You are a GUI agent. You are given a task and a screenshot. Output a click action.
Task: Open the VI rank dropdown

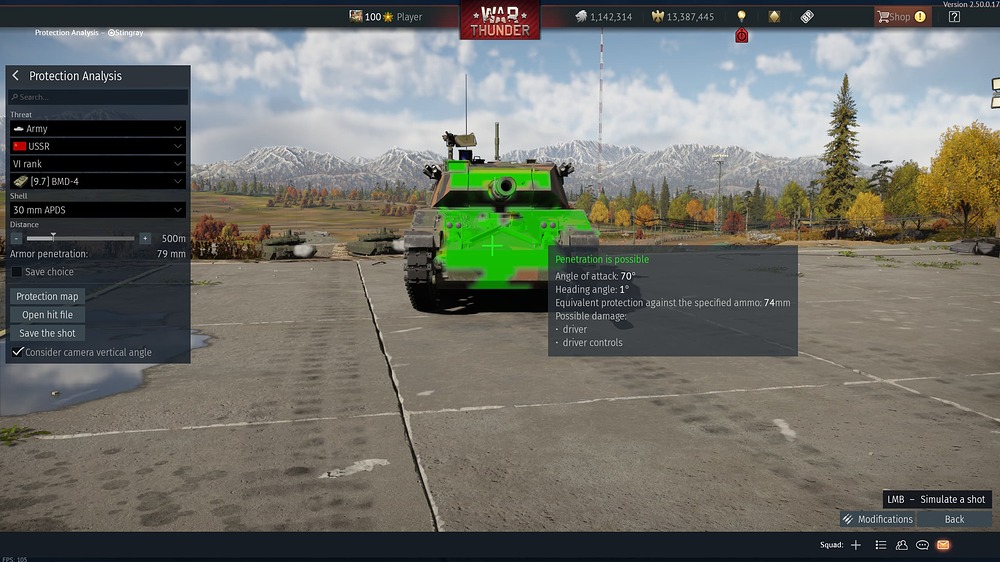click(x=98, y=164)
